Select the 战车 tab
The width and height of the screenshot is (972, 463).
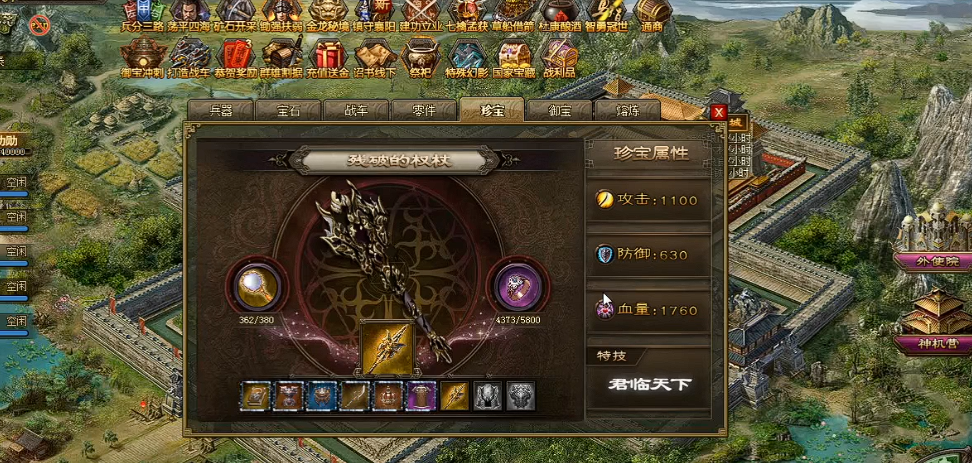point(355,111)
